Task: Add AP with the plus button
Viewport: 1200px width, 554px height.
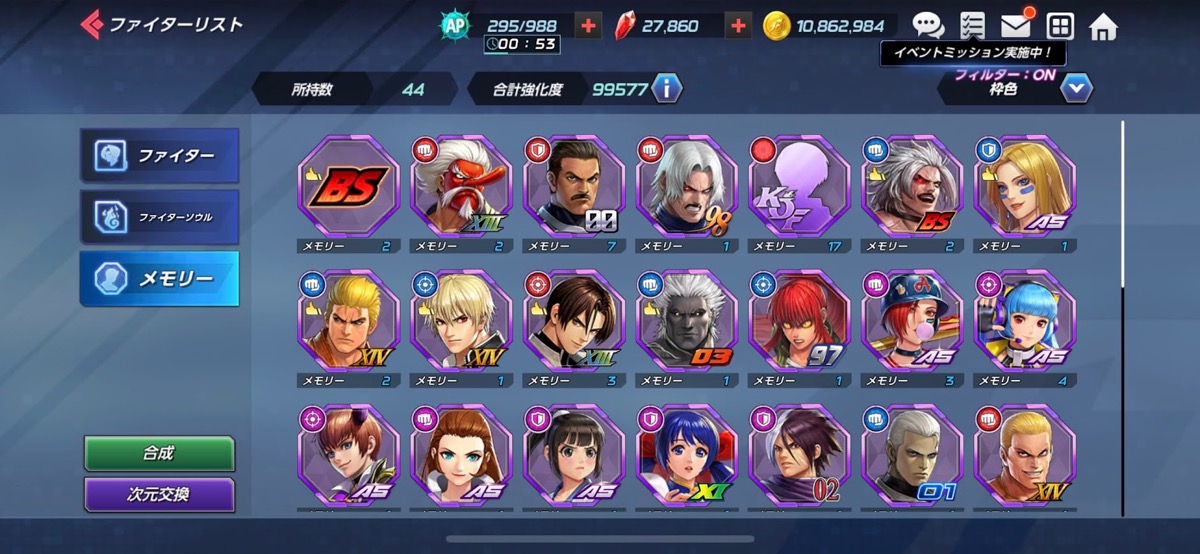Action: coord(589,26)
